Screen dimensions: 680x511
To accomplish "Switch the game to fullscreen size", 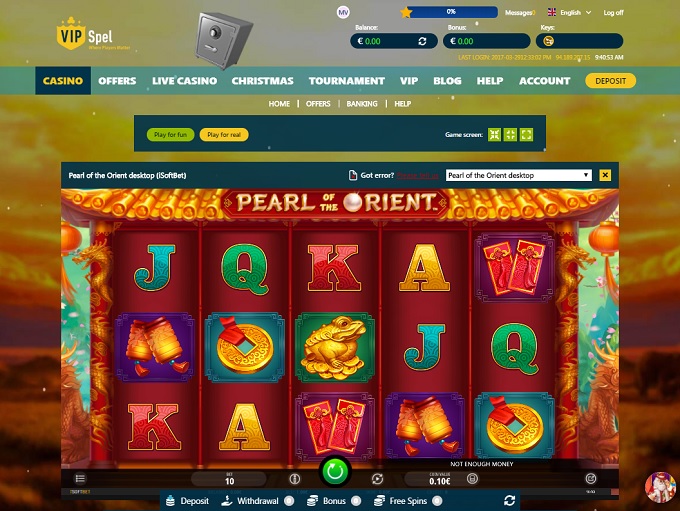I will pyautogui.click(x=527, y=134).
